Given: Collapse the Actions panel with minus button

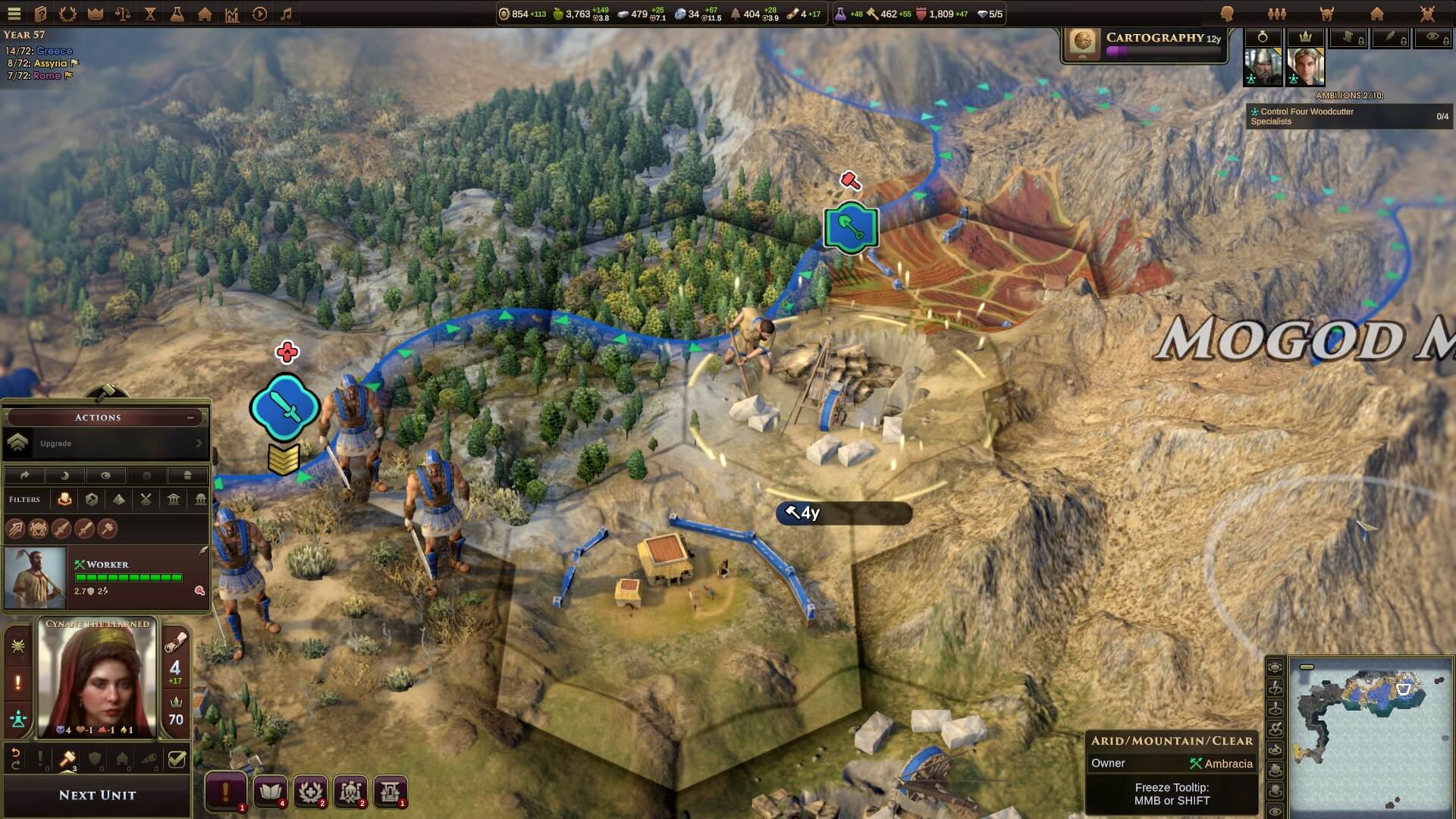Looking at the screenshot, I should point(190,417).
